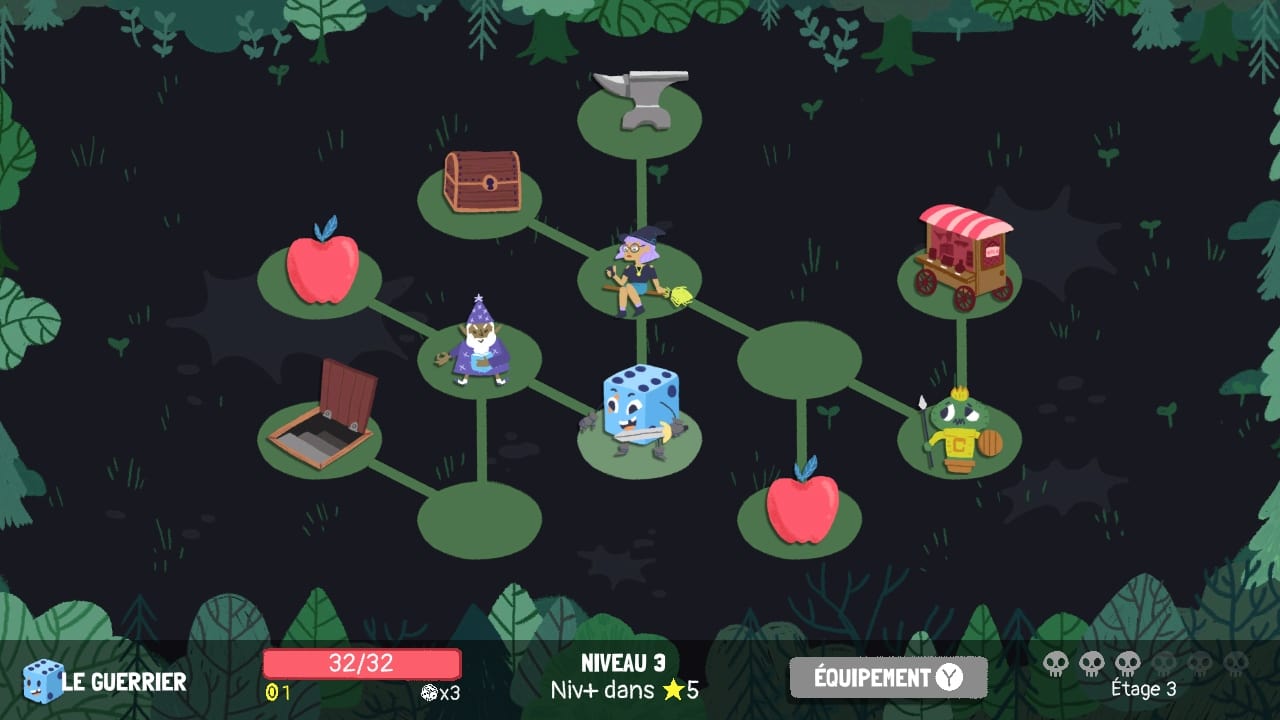Open the treasure chest node
Viewport: 1280px width, 720px height.
point(481,185)
